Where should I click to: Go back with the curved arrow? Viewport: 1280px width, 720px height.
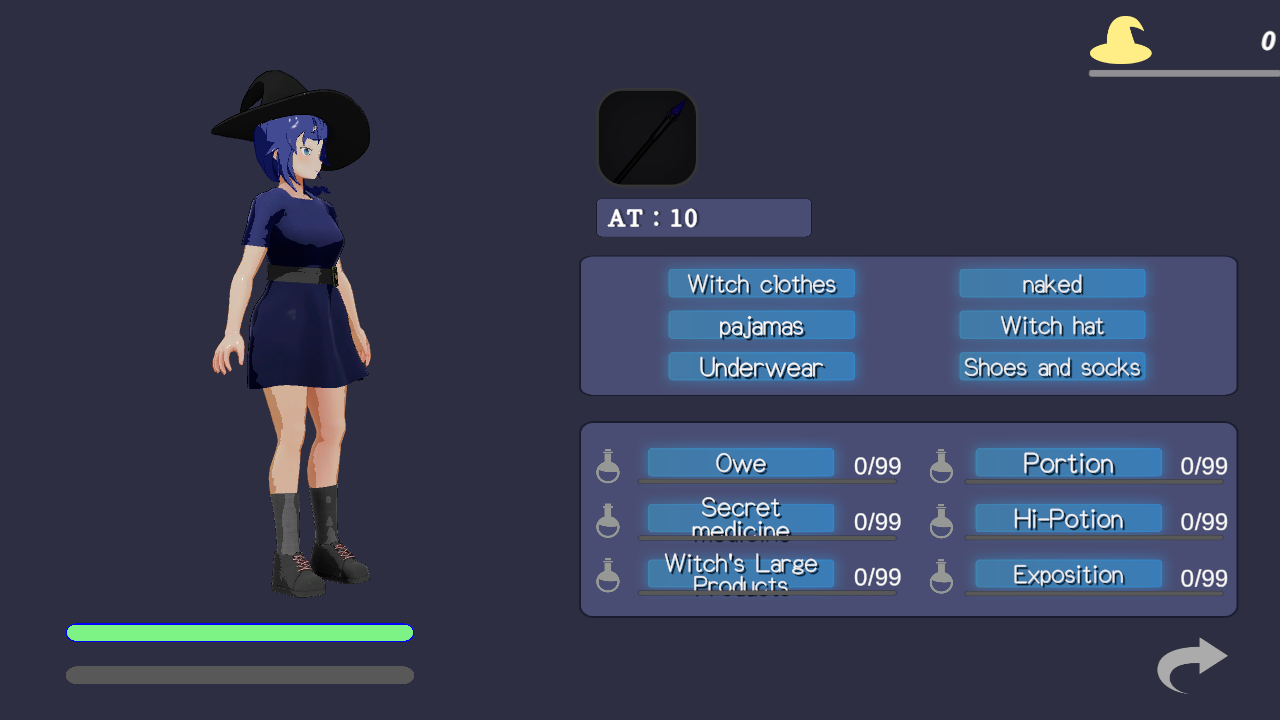point(1192,664)
